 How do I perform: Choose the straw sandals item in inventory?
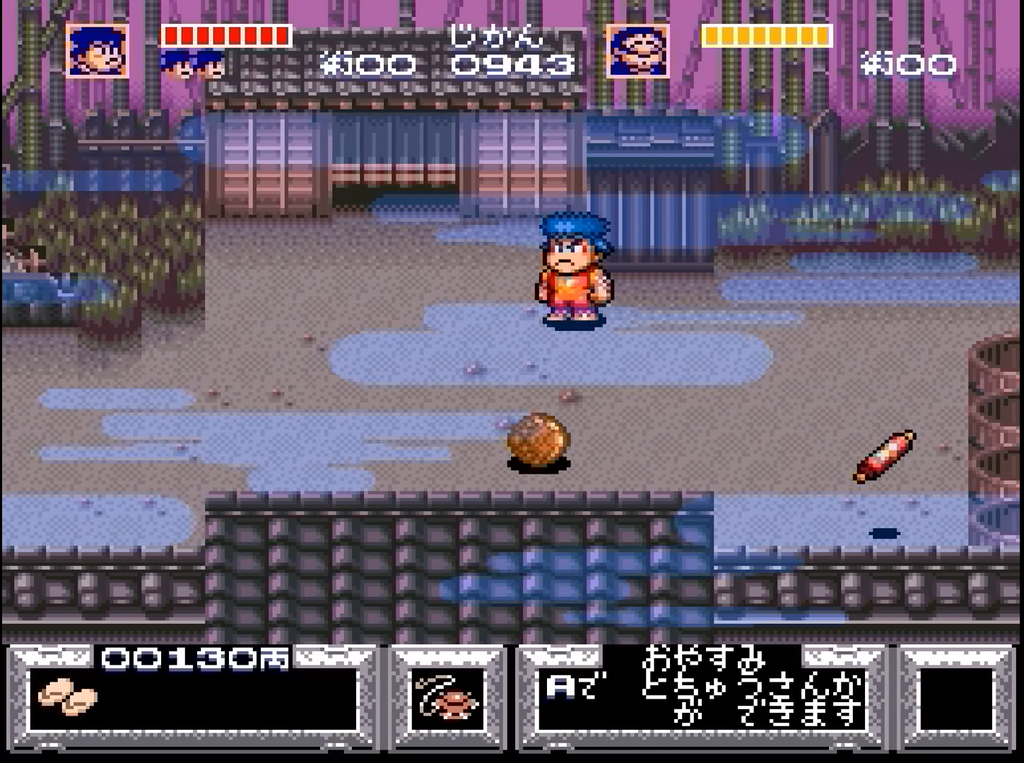[67, 697]
